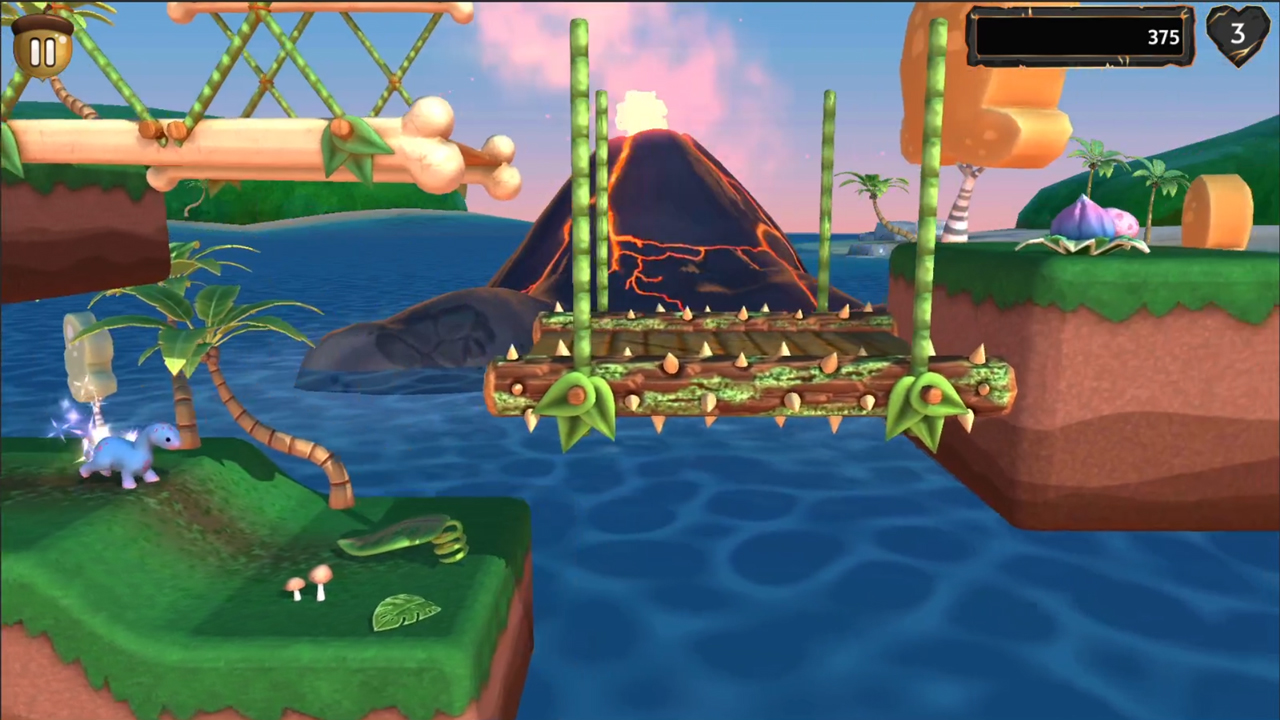This screenshot has width=1280, height=720.
Task: Tap the spiky log platform in the center
Action: click(740, 370)
